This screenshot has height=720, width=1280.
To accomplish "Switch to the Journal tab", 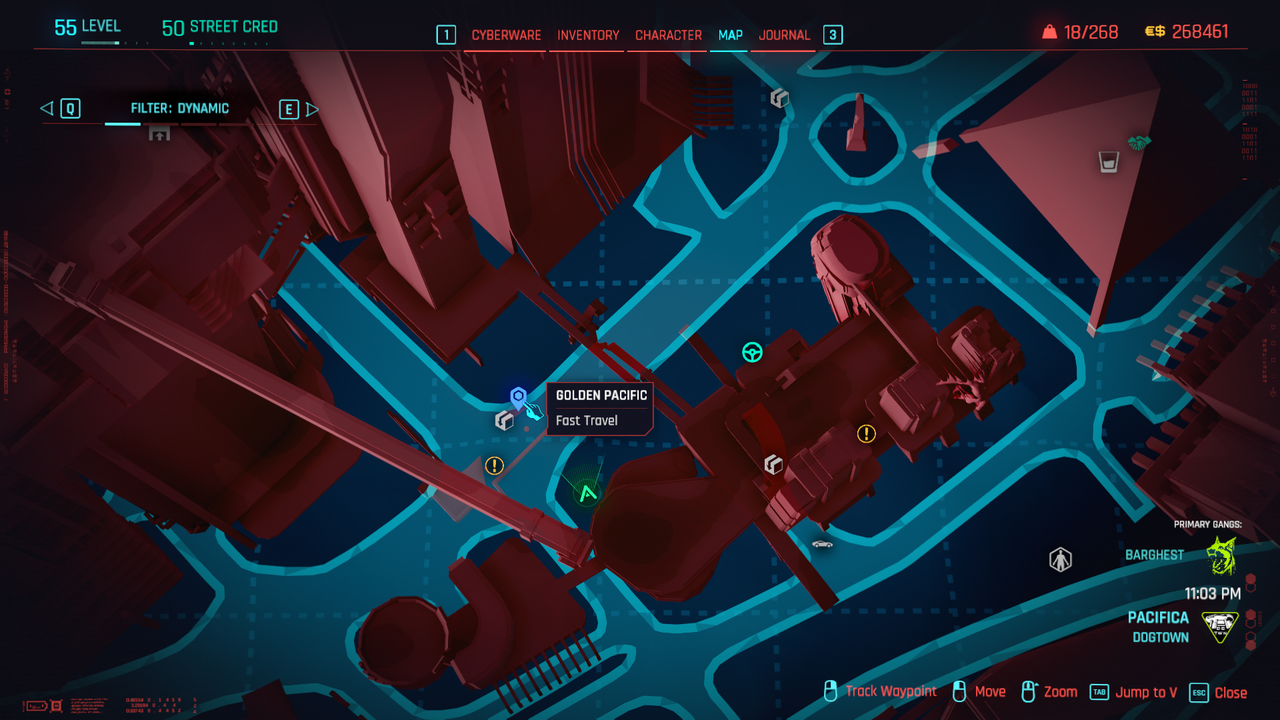I will (x=784, y=35).
